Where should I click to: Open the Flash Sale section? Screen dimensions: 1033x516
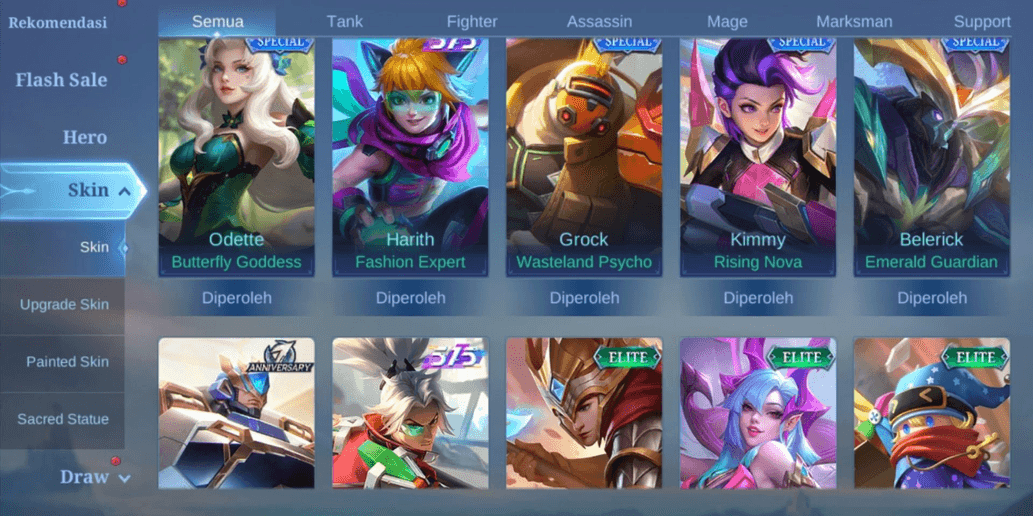[x=61, y=80]
